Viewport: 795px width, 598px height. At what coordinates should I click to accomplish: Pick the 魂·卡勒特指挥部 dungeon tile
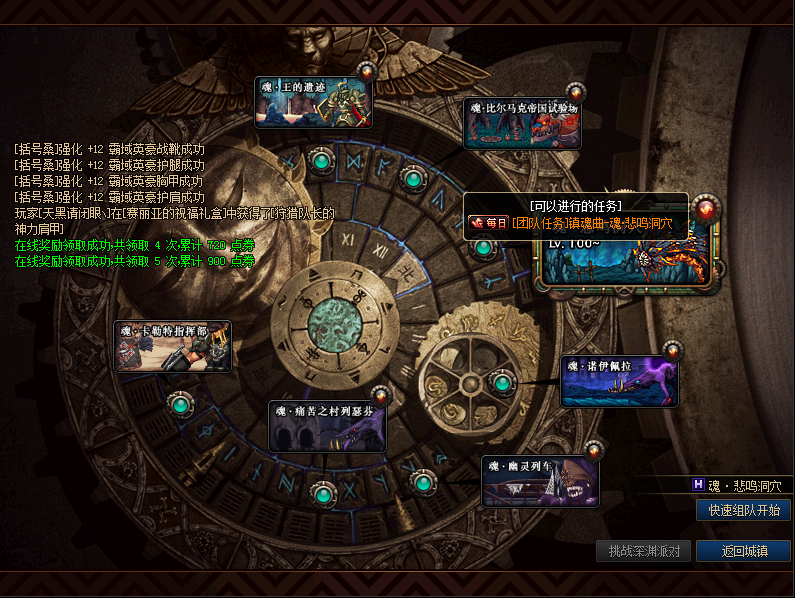coord(173,347)
